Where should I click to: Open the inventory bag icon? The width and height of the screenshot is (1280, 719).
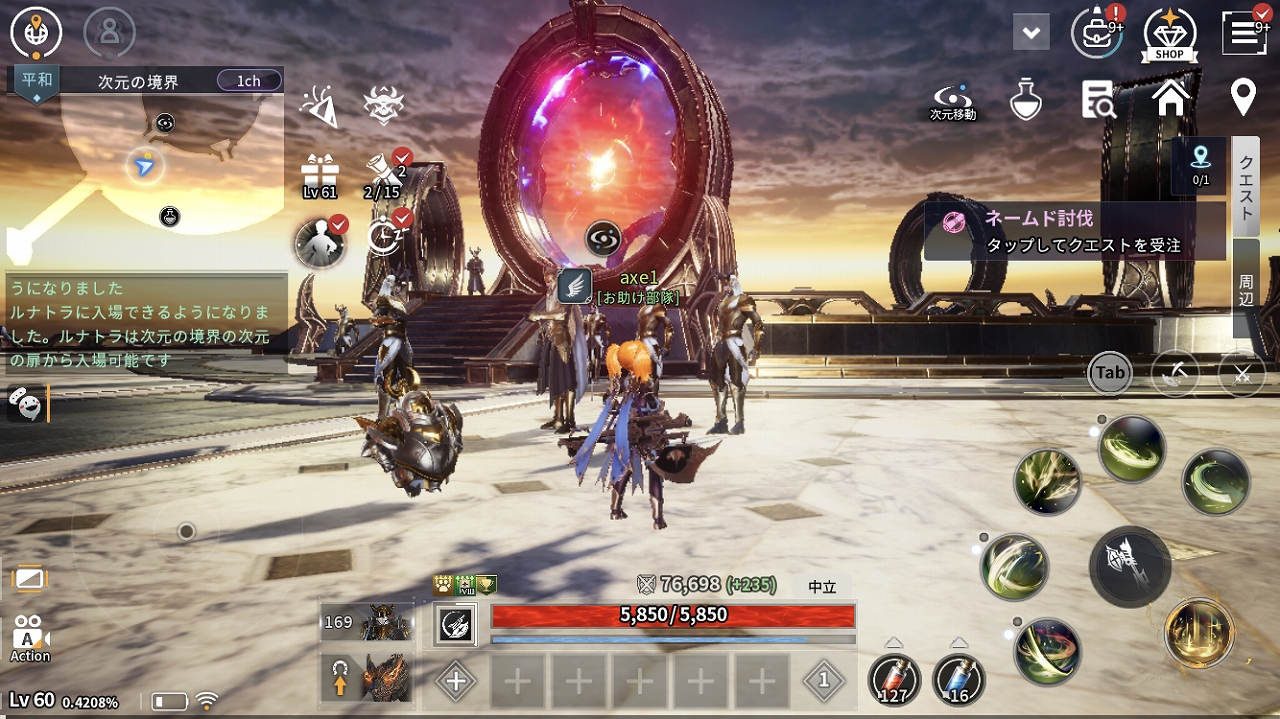tap(1096, 33)
